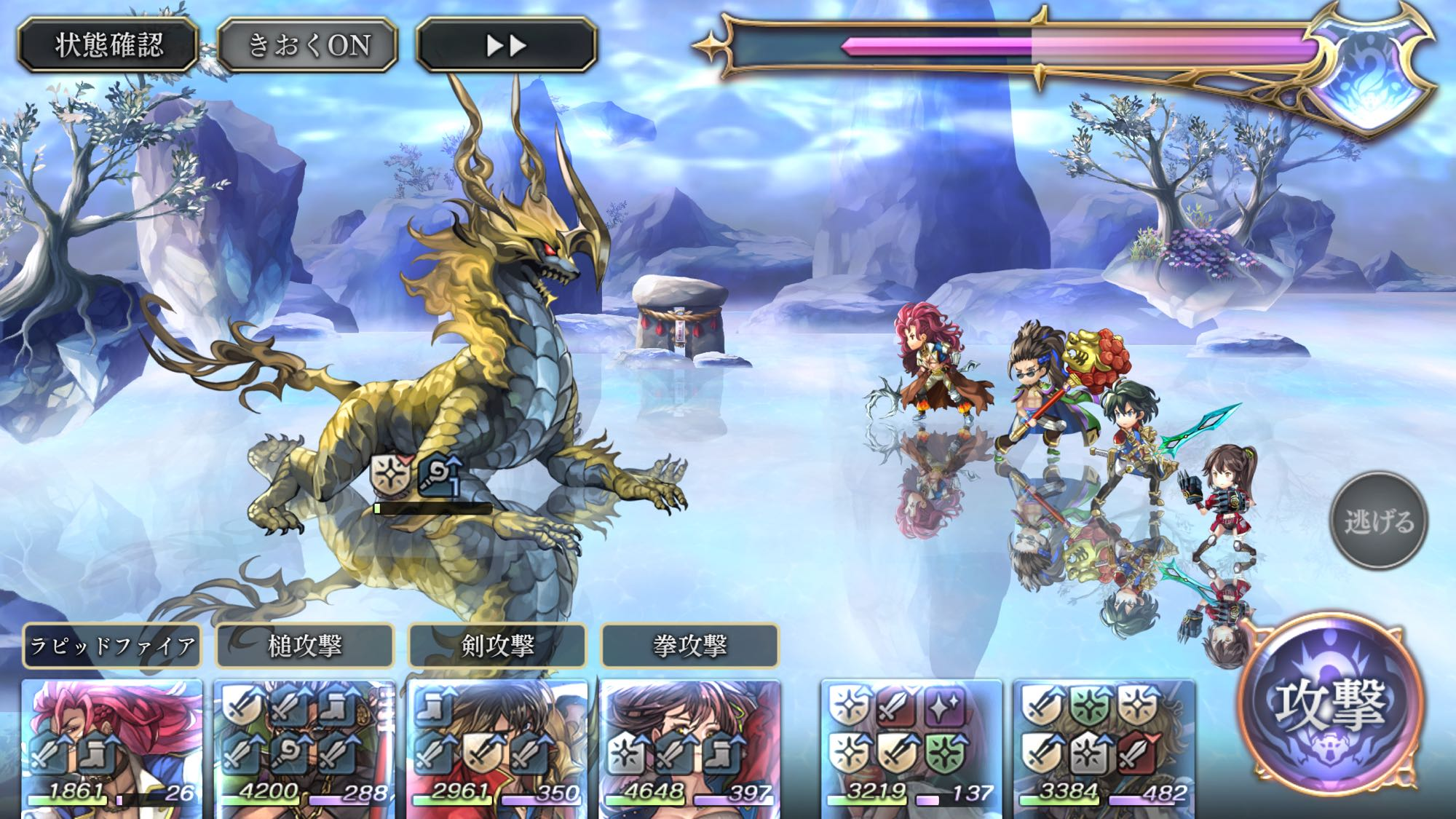Select the reserve member card with 3384 HP
This screenshot has height=819, width=1456.
coord(1104,746)
